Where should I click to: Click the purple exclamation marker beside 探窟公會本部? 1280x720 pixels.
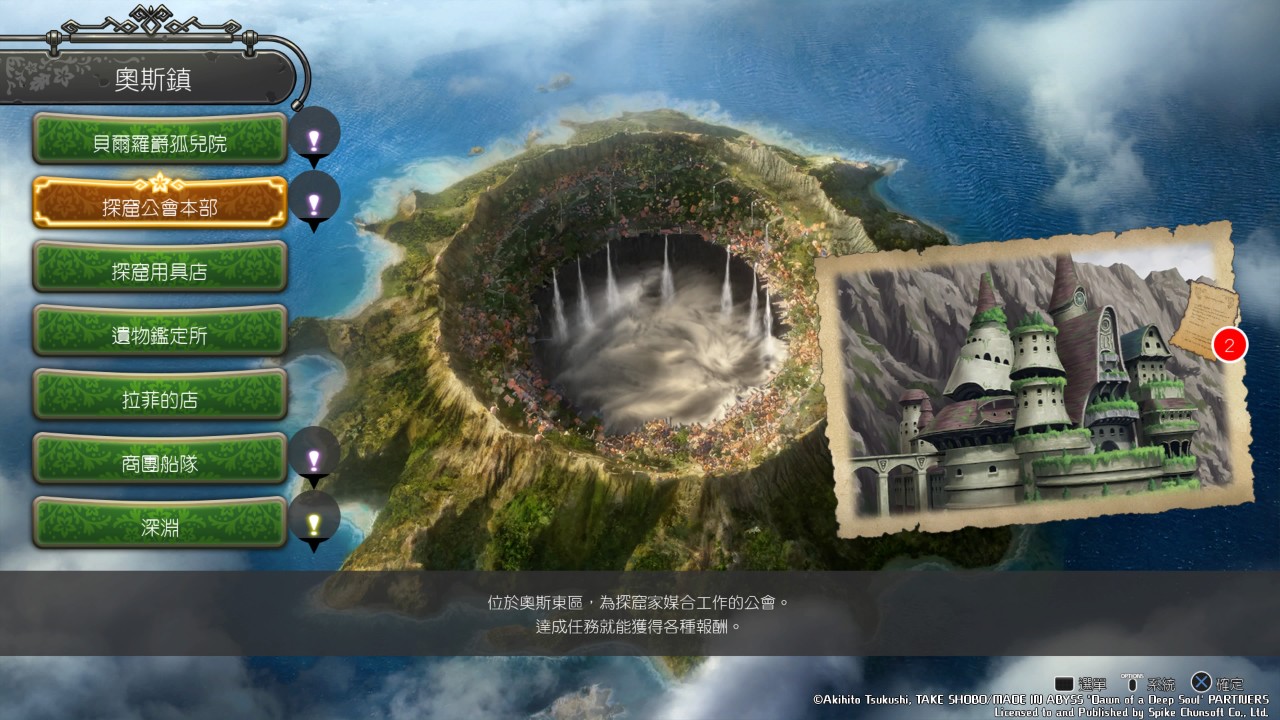314,202
